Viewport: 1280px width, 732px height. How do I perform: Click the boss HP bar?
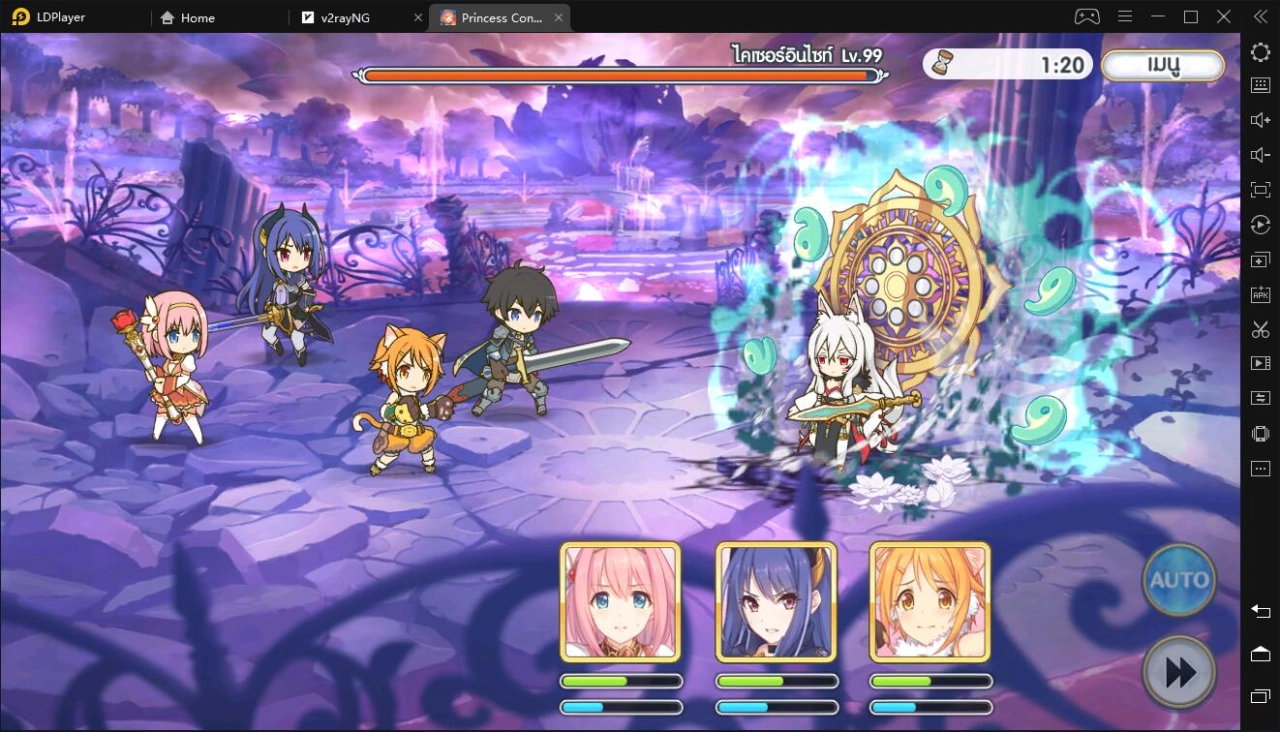tap(620, 74)
